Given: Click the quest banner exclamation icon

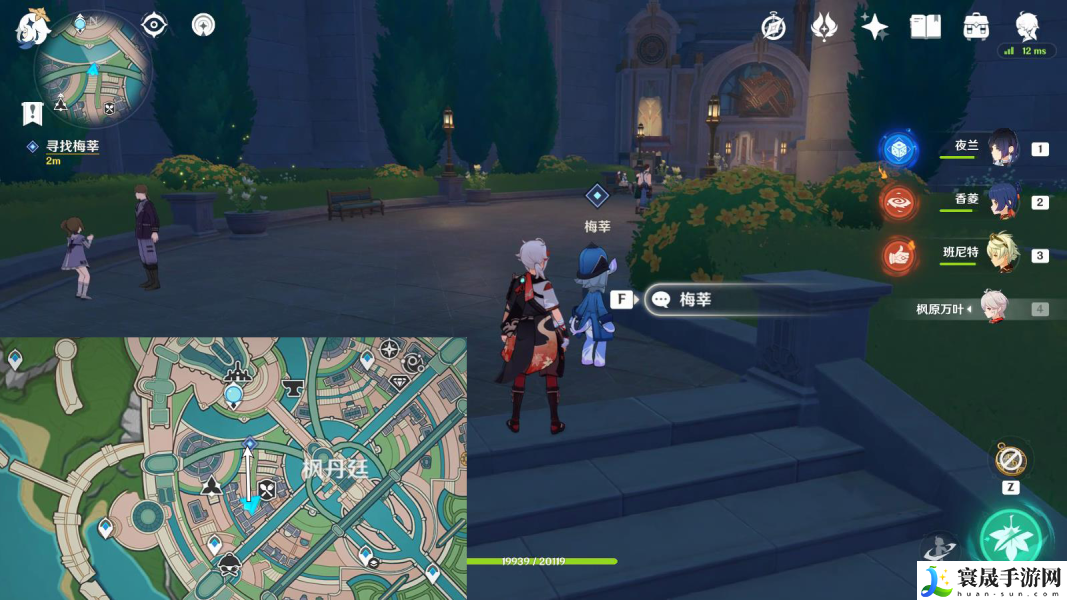Looking at the screenshot, I should 33,113.
